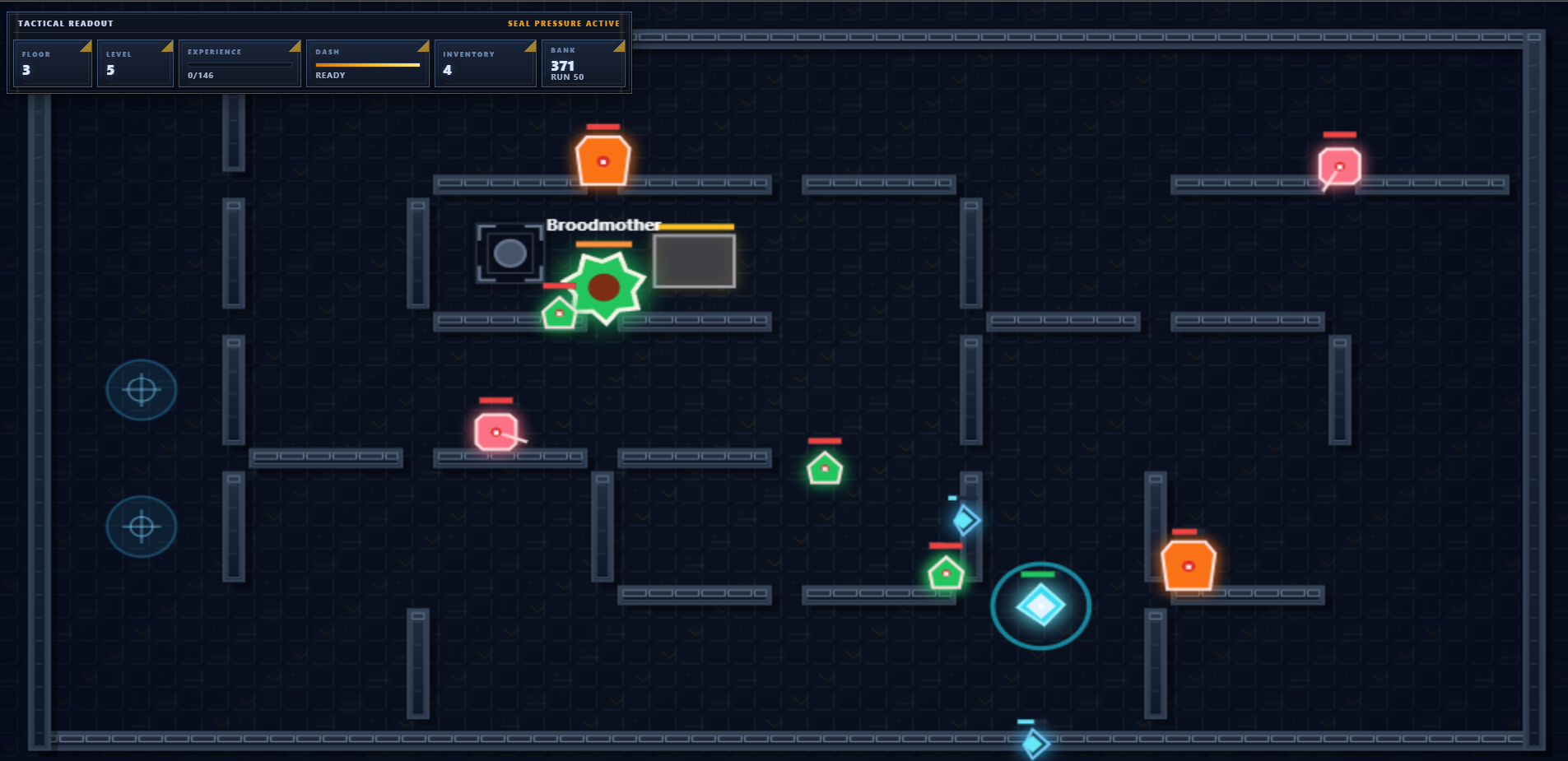Target the pink turret near screen center-left

tap(496, 430)
